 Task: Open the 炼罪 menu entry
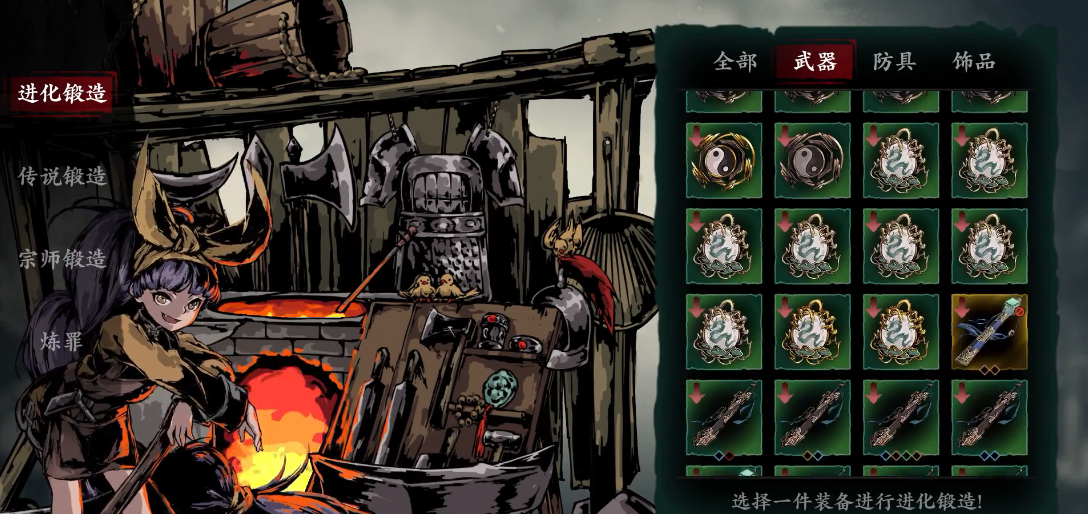62,341
